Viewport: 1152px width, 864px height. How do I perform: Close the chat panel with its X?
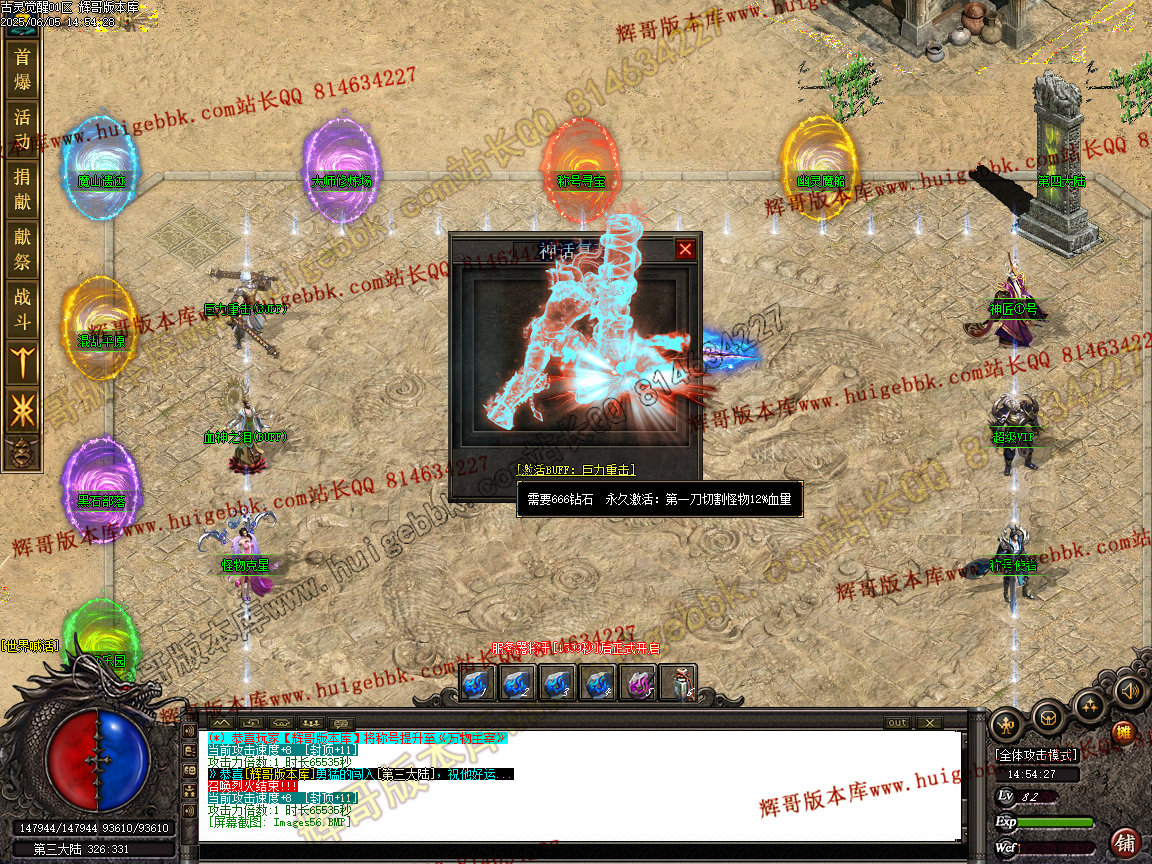point(929,722)
